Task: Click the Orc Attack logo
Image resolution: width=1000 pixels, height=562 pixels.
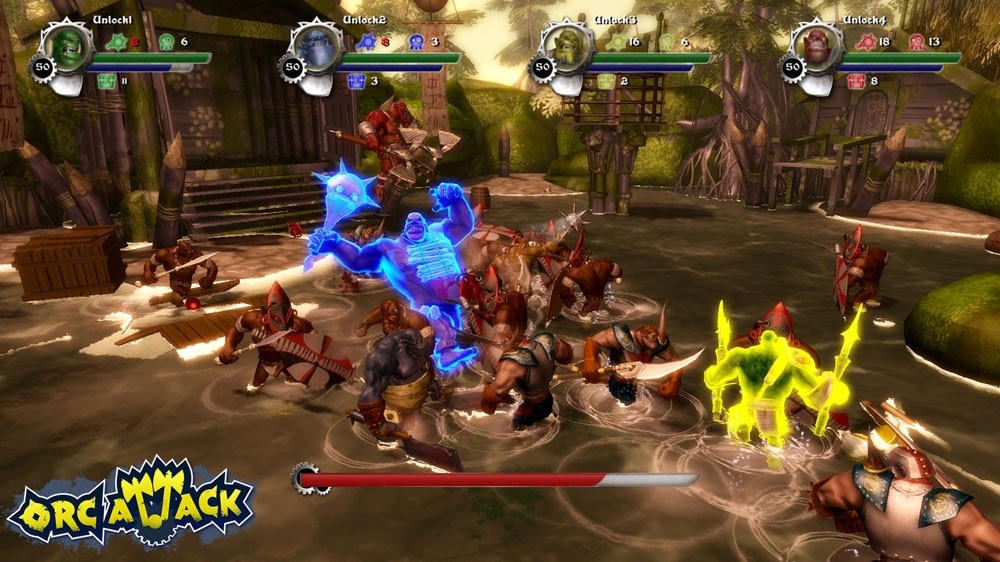Action: [x=130, y=500]
